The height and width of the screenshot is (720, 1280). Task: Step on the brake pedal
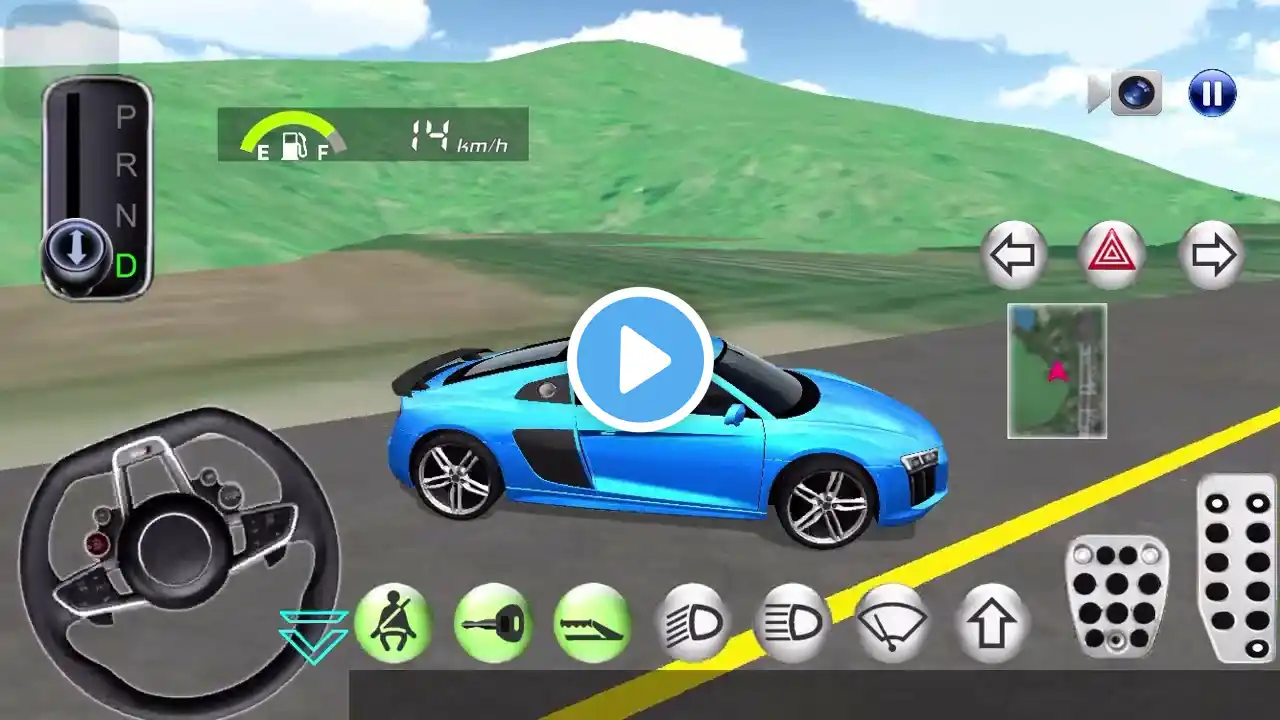pos(1117,596)
